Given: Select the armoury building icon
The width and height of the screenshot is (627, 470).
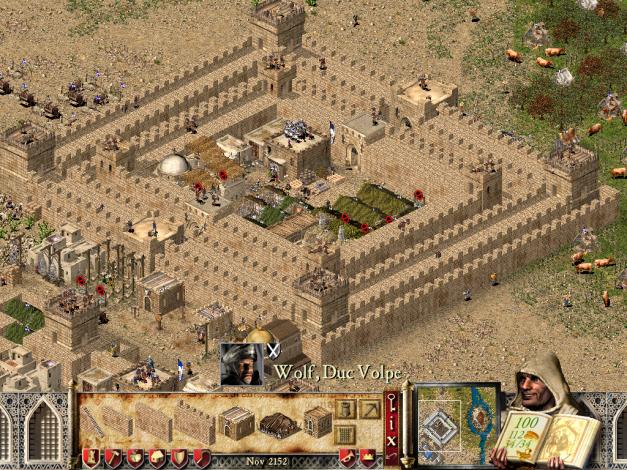Looking at the screenshot, I should [x=318, y=421].
